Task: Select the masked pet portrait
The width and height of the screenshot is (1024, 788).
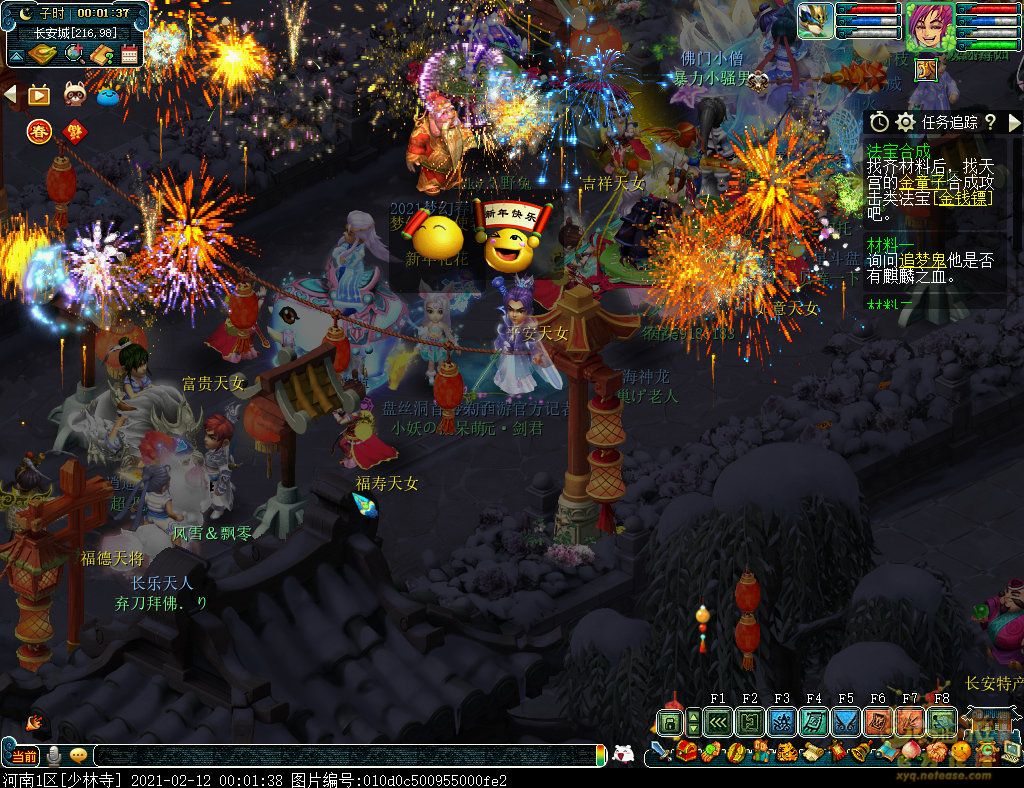Action: pyautogui.click(x=815, y=21)
